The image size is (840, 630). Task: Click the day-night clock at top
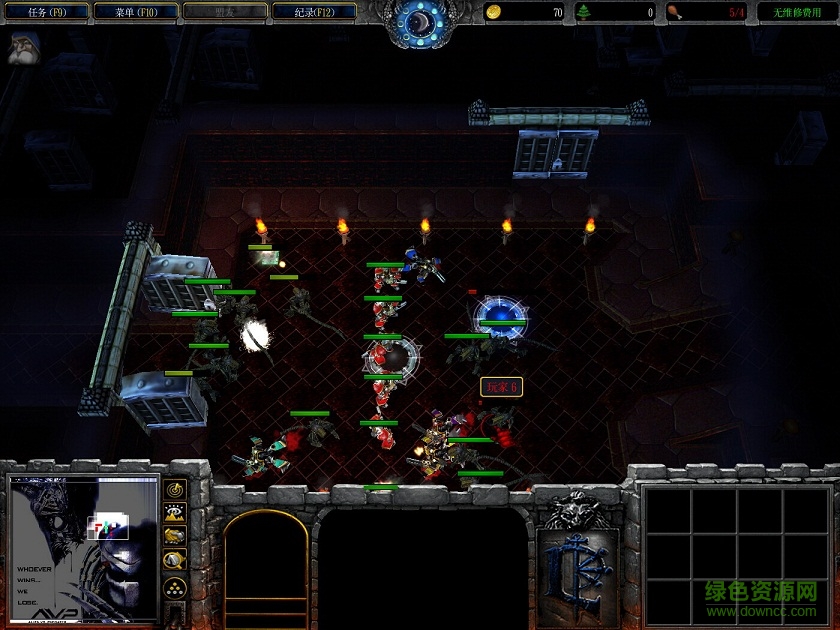click(x=418, y=22)
